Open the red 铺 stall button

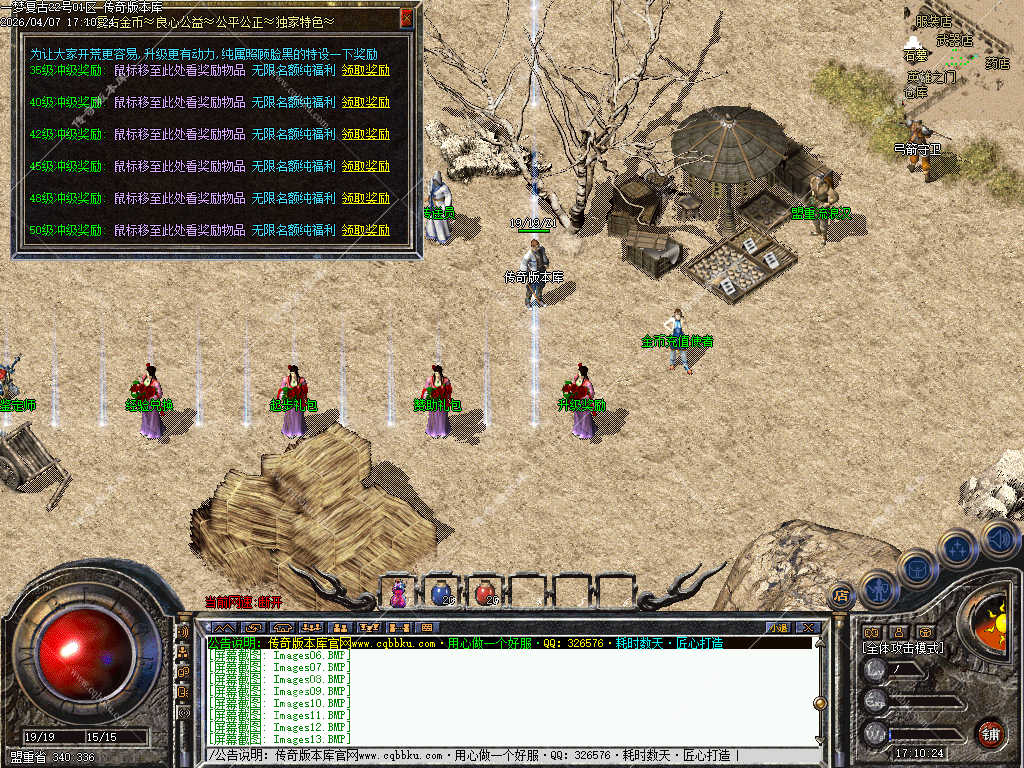[990, 733]
